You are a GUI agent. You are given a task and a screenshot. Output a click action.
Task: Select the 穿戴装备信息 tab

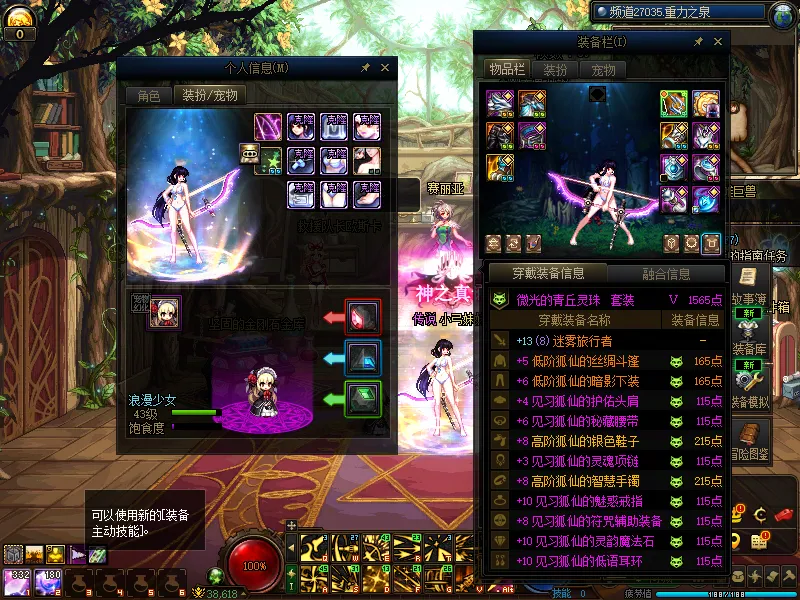pyautogui.click(x=547, y=273)
